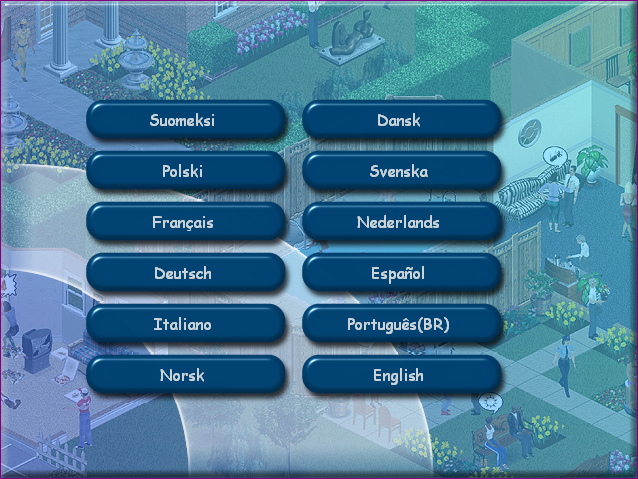
Task: Pick Norsk as the language
Action: point(185,376)
